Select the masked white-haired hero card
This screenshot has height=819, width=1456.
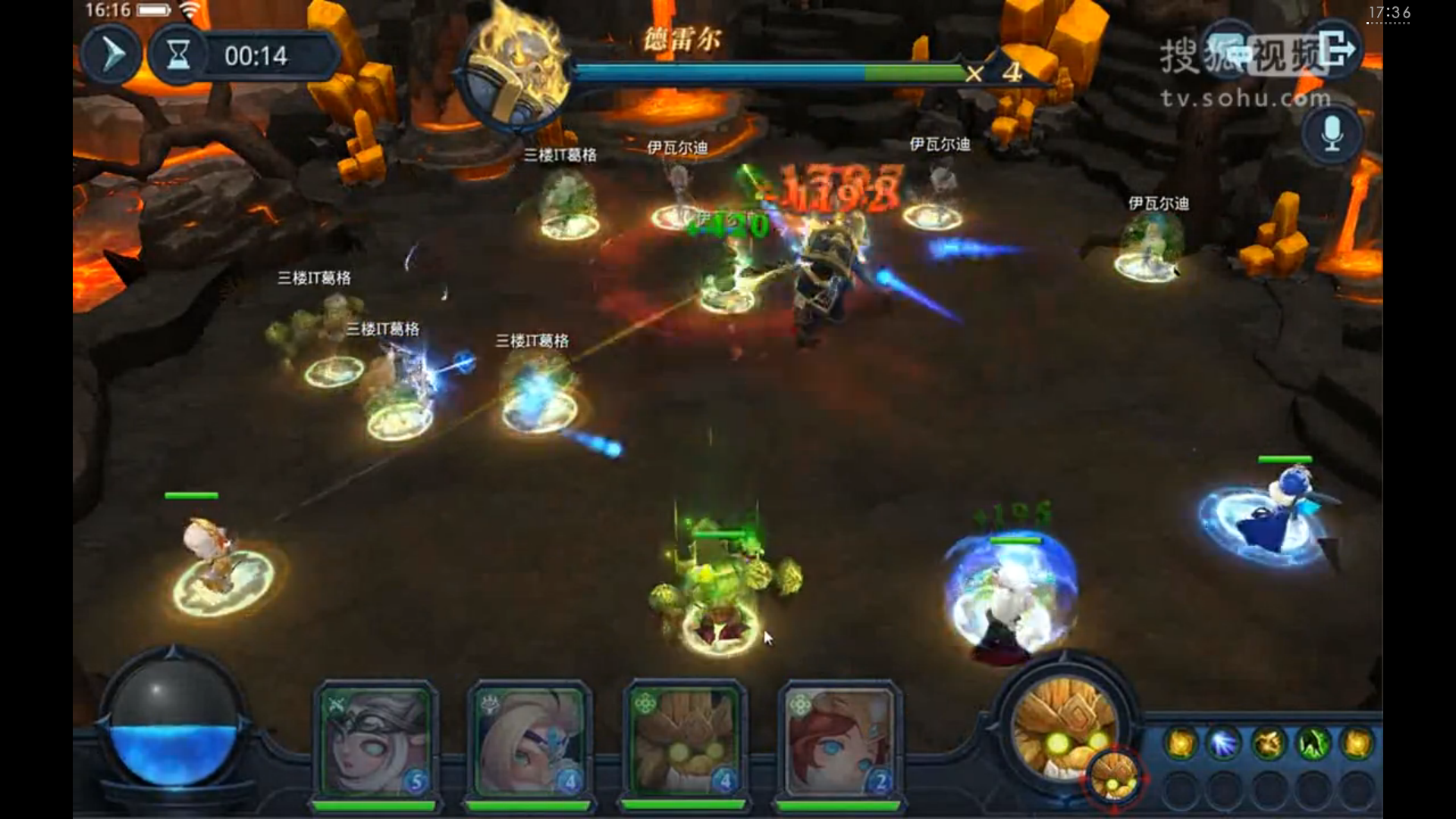(375, 741)
